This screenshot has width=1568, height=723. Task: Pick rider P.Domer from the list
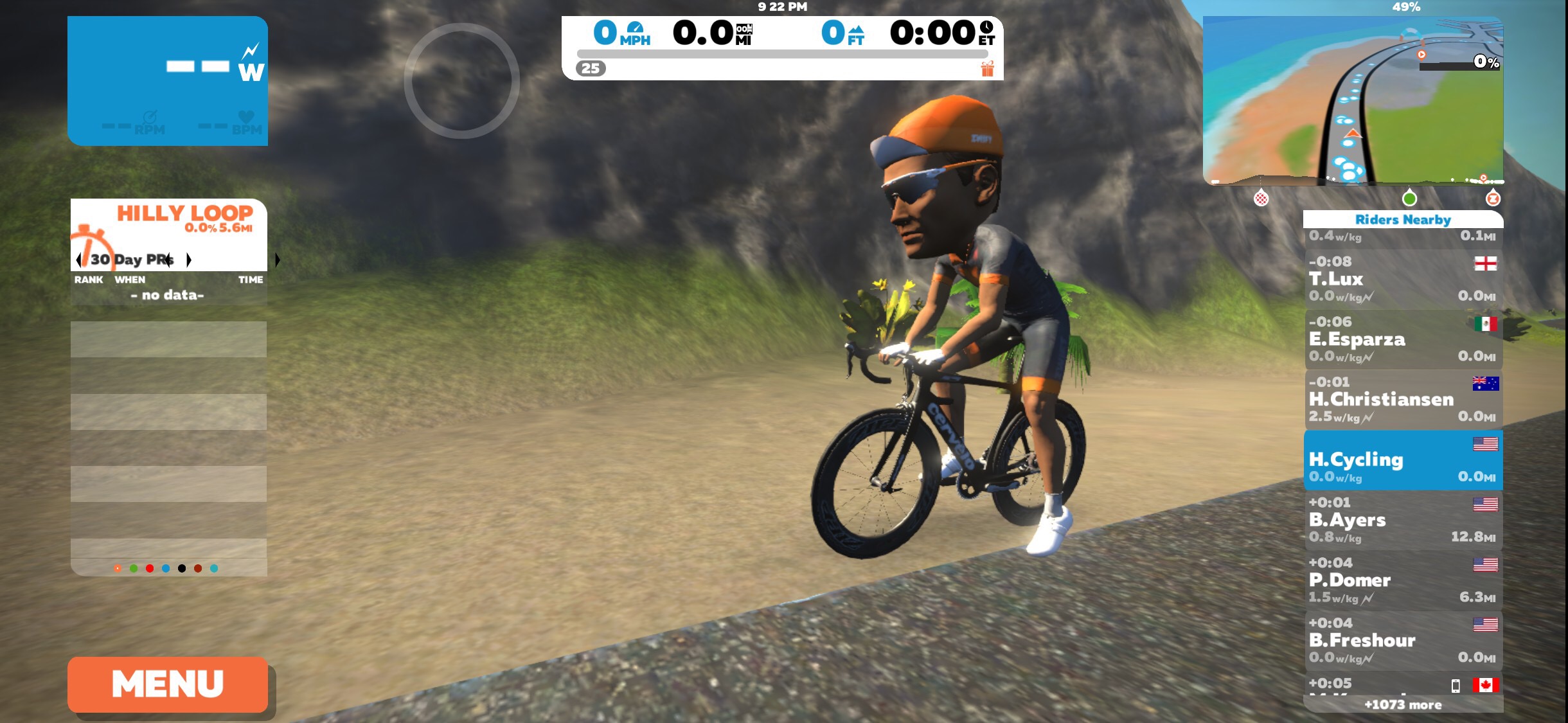[1403, 580]
